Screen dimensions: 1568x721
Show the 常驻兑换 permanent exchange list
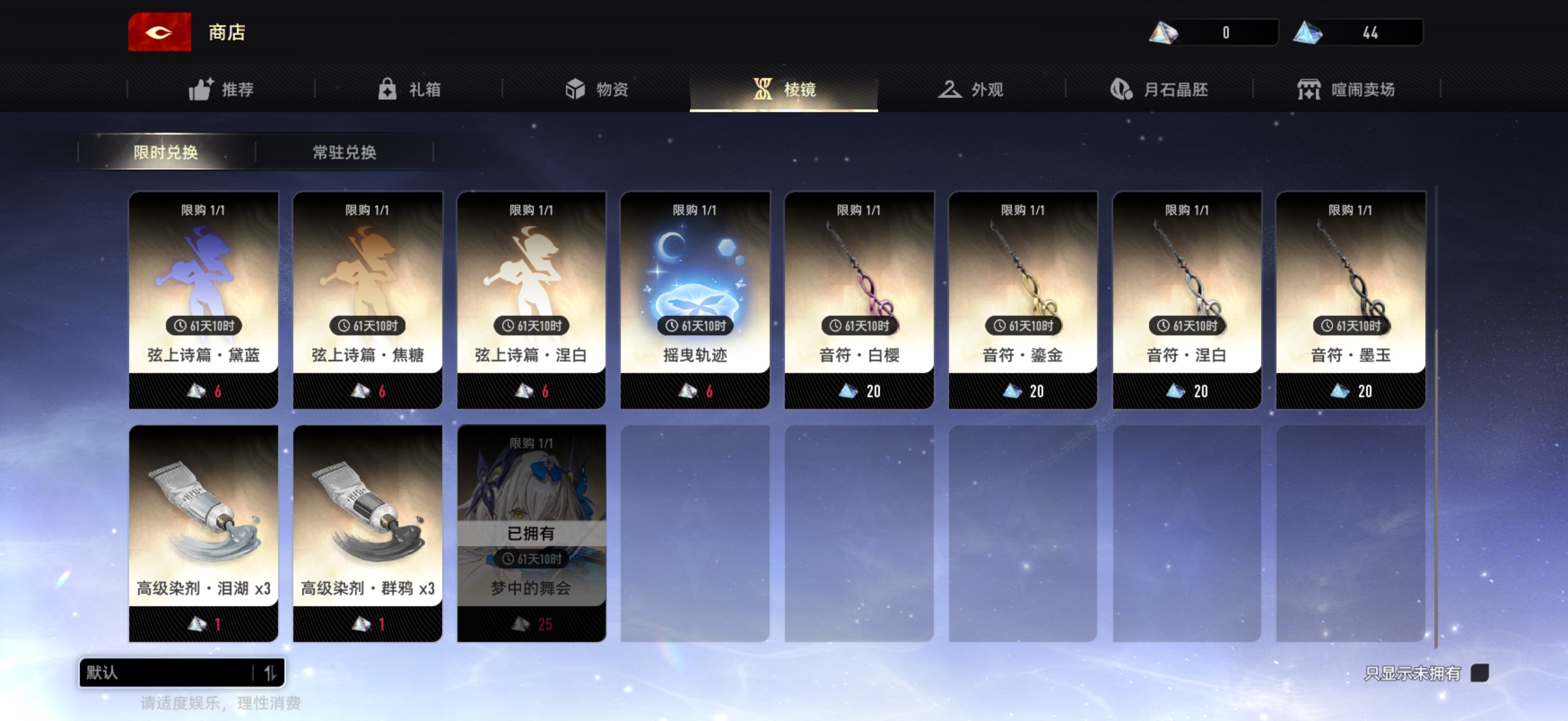coord(344,152)
